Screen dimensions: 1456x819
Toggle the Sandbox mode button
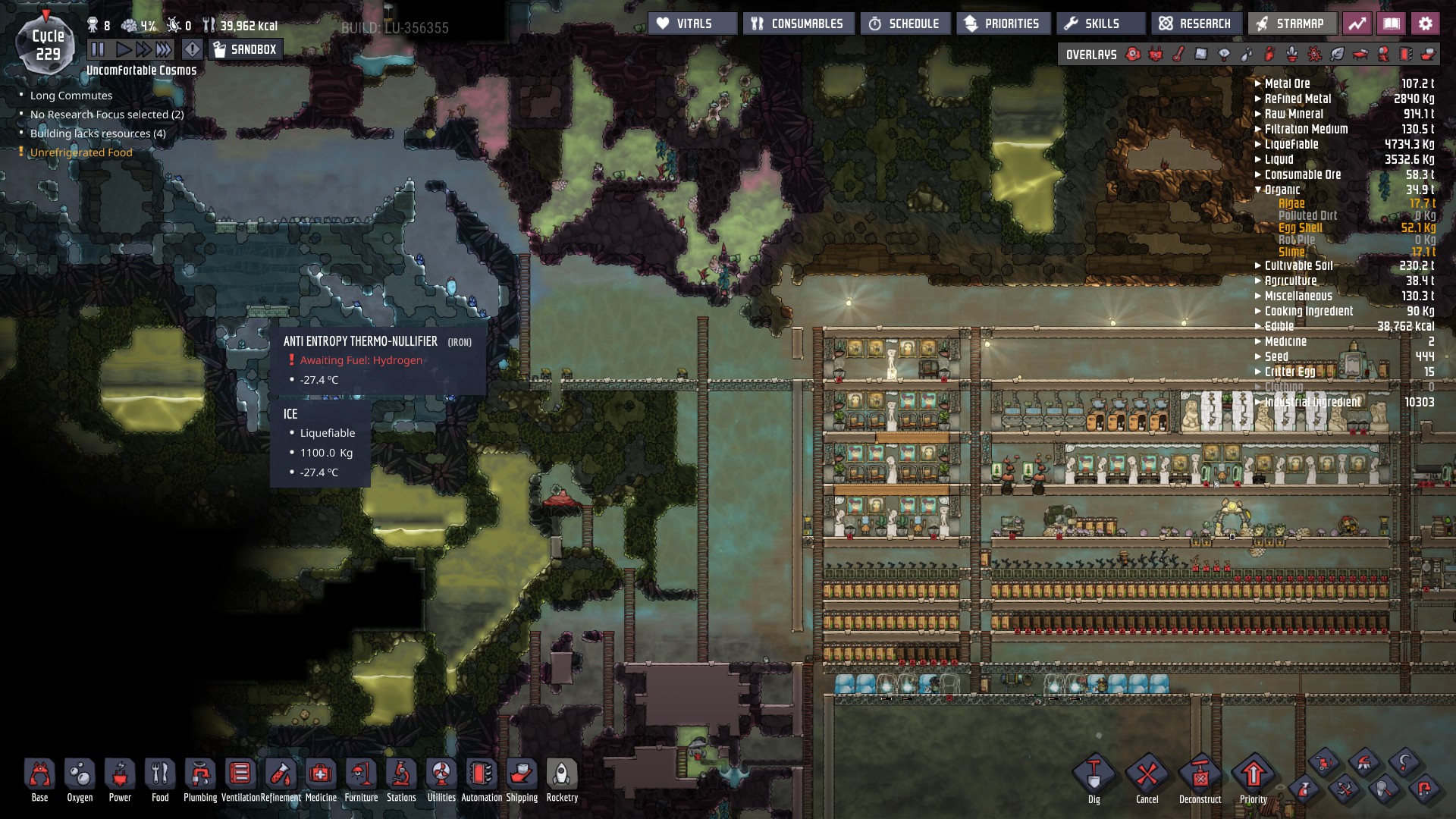[x=245, y=49]
